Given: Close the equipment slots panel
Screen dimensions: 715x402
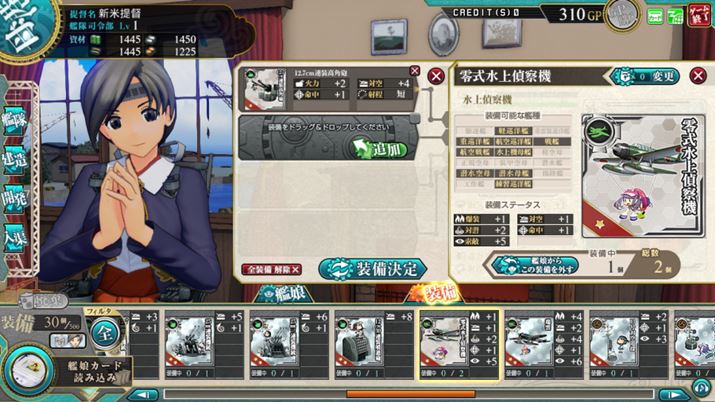Looking at the screenshot, I should tap(435, 77).
